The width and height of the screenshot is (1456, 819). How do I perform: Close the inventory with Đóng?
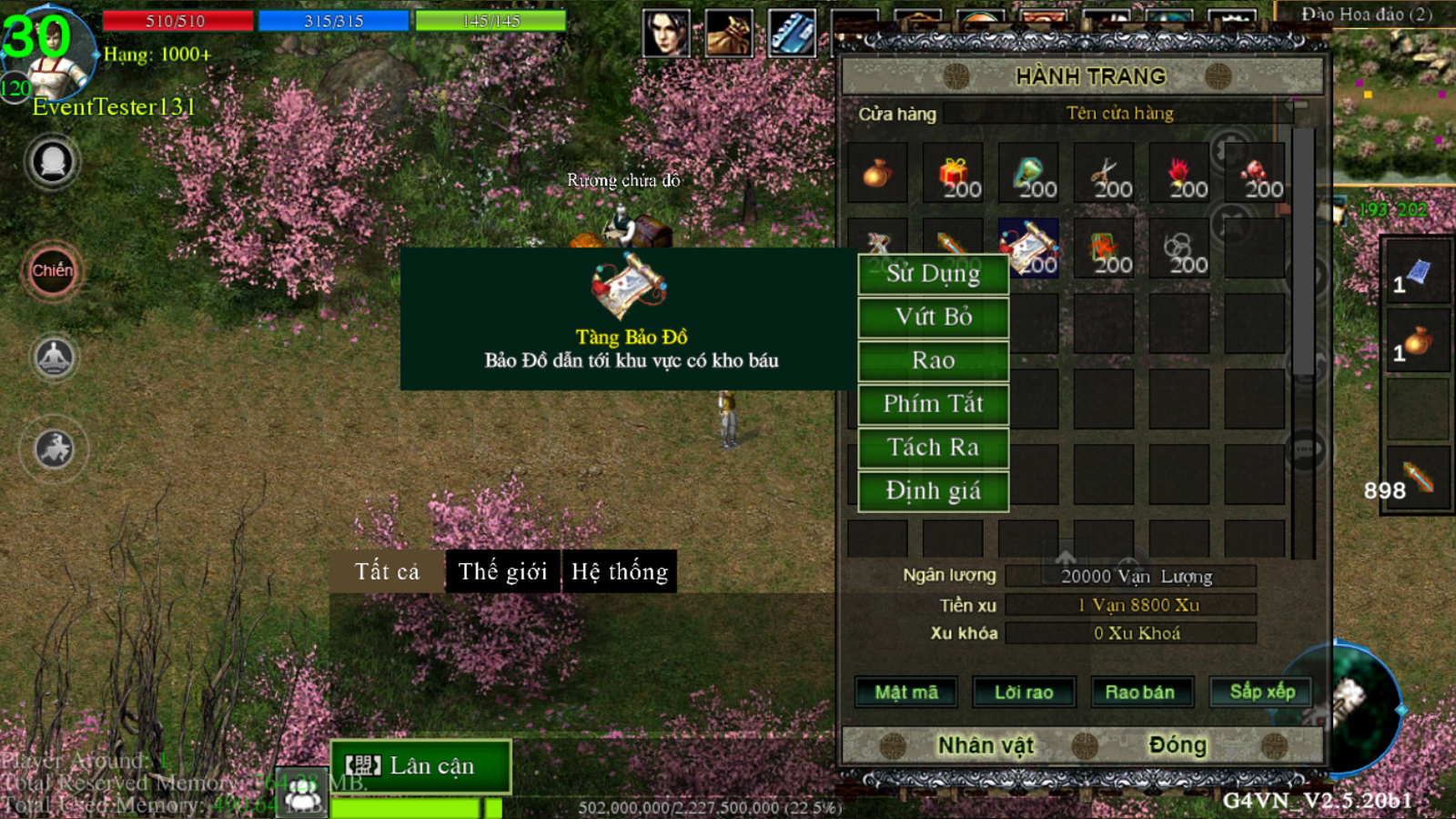[1177, 746]
